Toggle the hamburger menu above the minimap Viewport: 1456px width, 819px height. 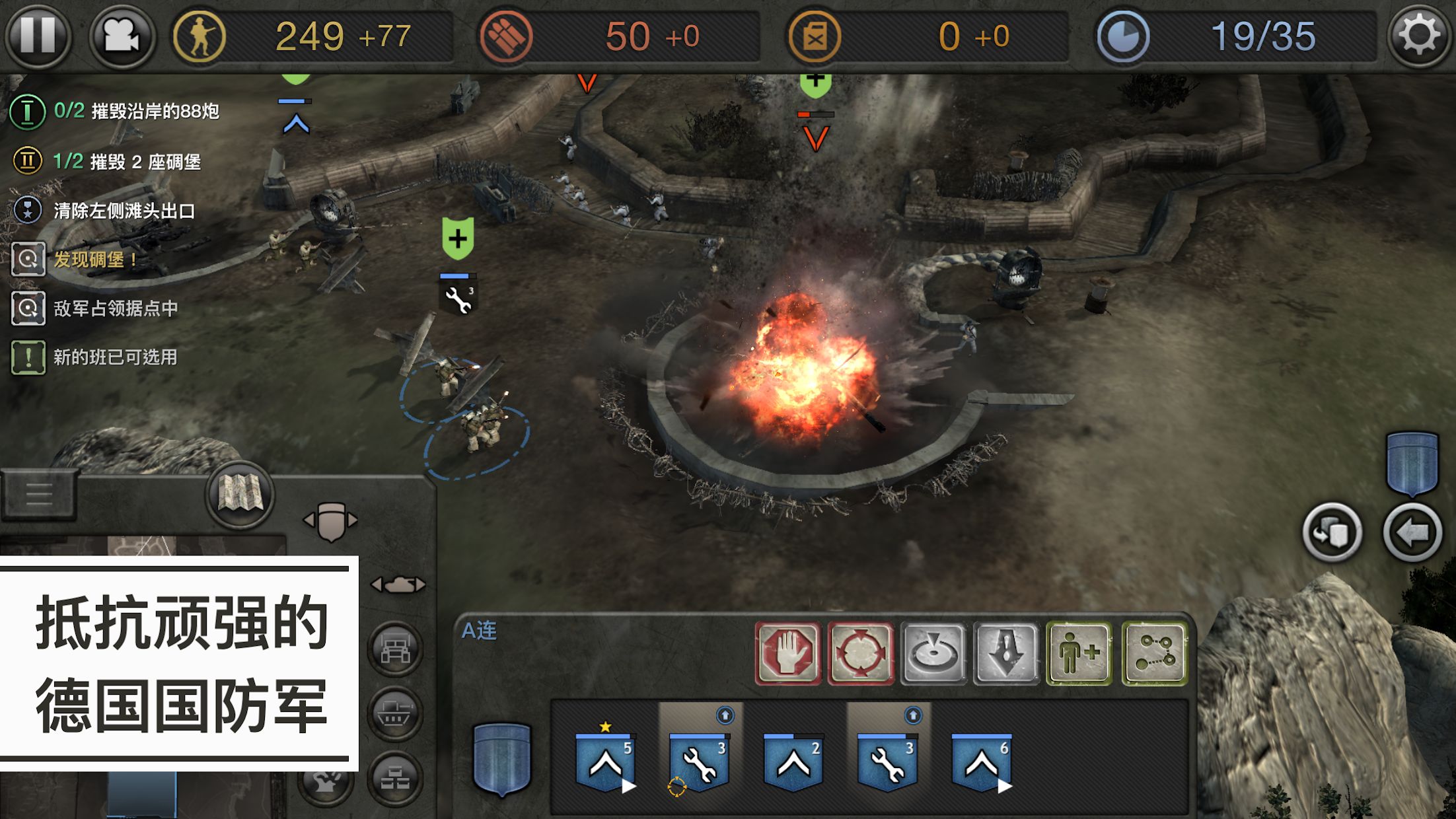pos(38,494)
